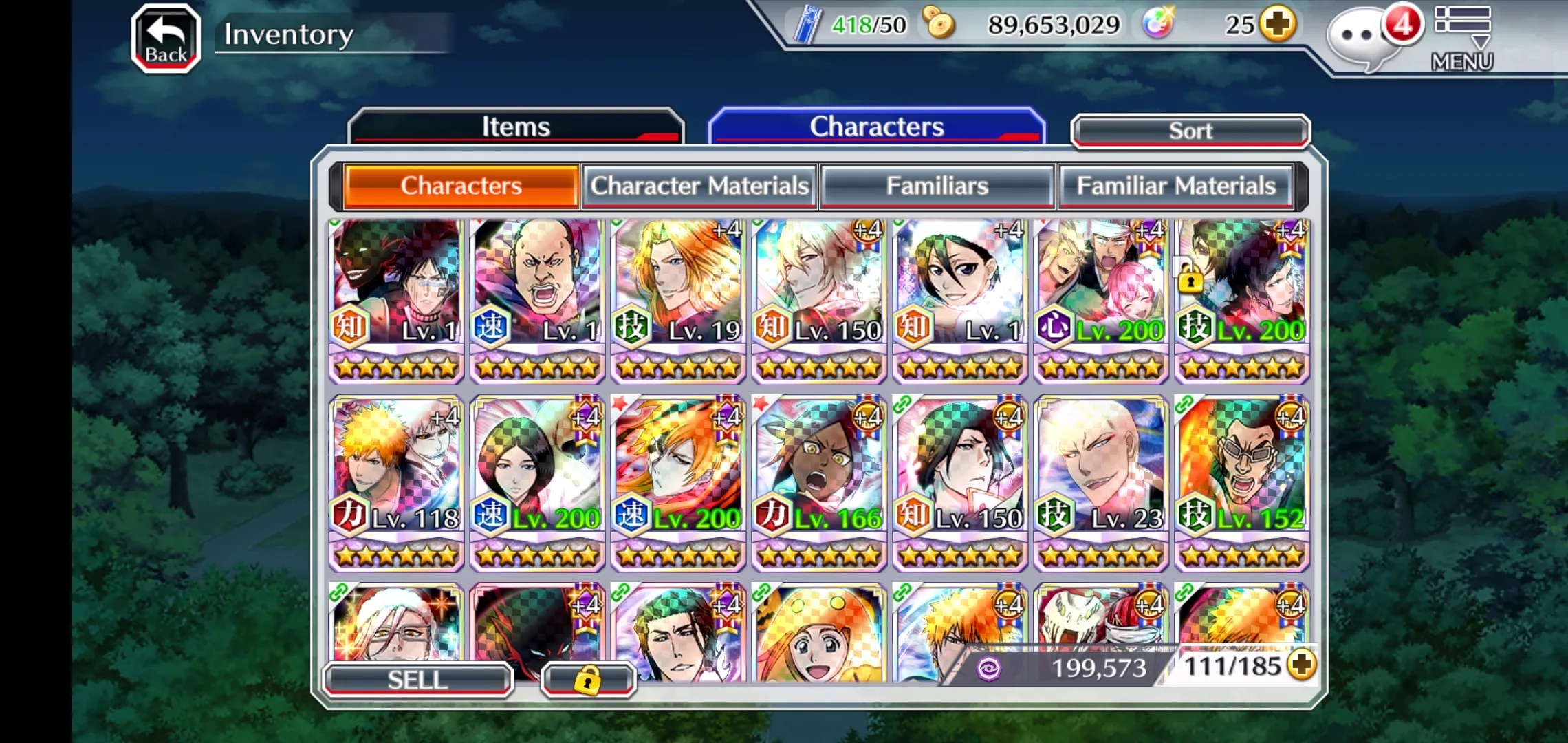Toggle the padlock lock button
The width and height of the screenshot is (1568, 743).
[x=587, y=680]
